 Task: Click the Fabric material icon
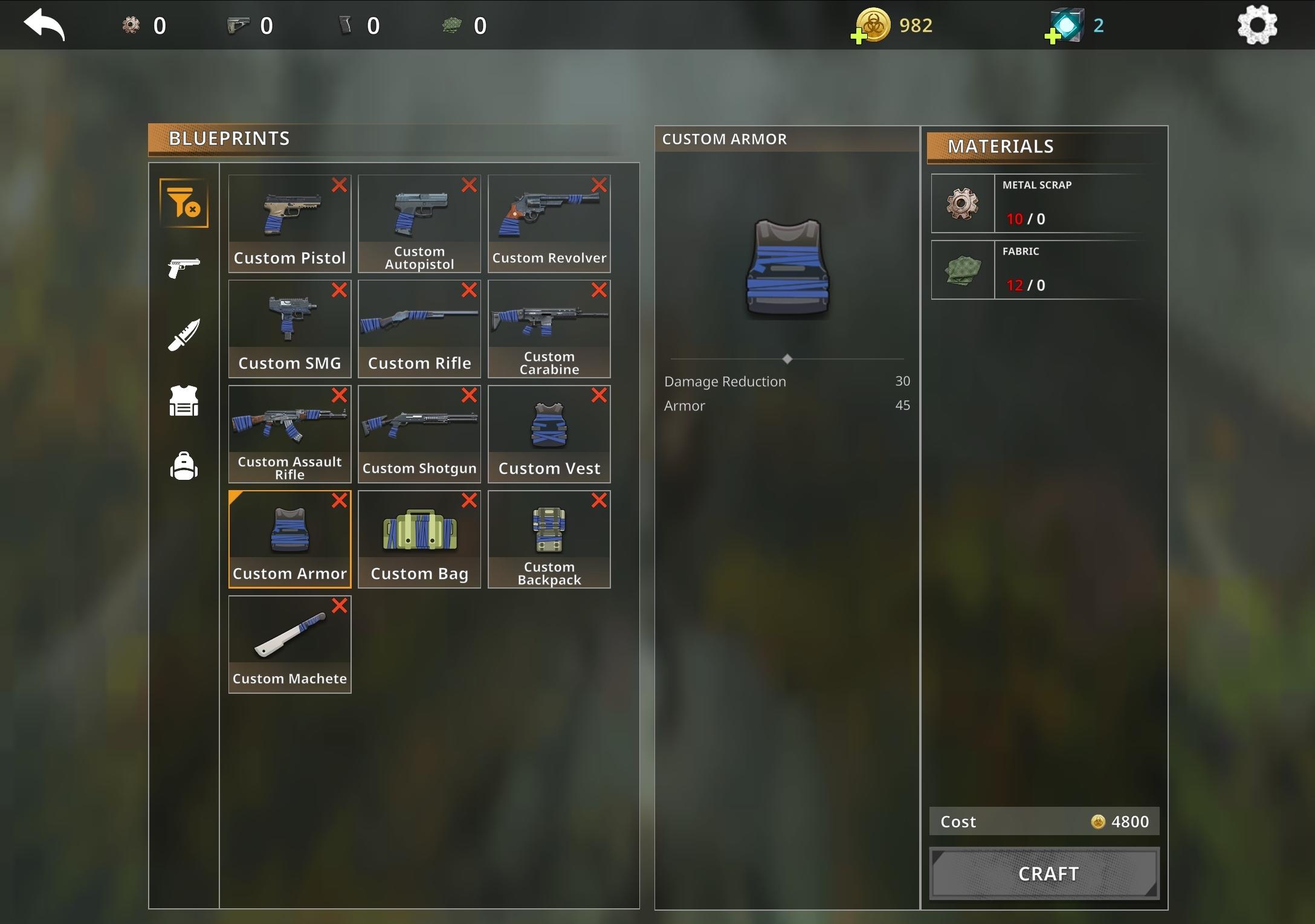point(963,270)
